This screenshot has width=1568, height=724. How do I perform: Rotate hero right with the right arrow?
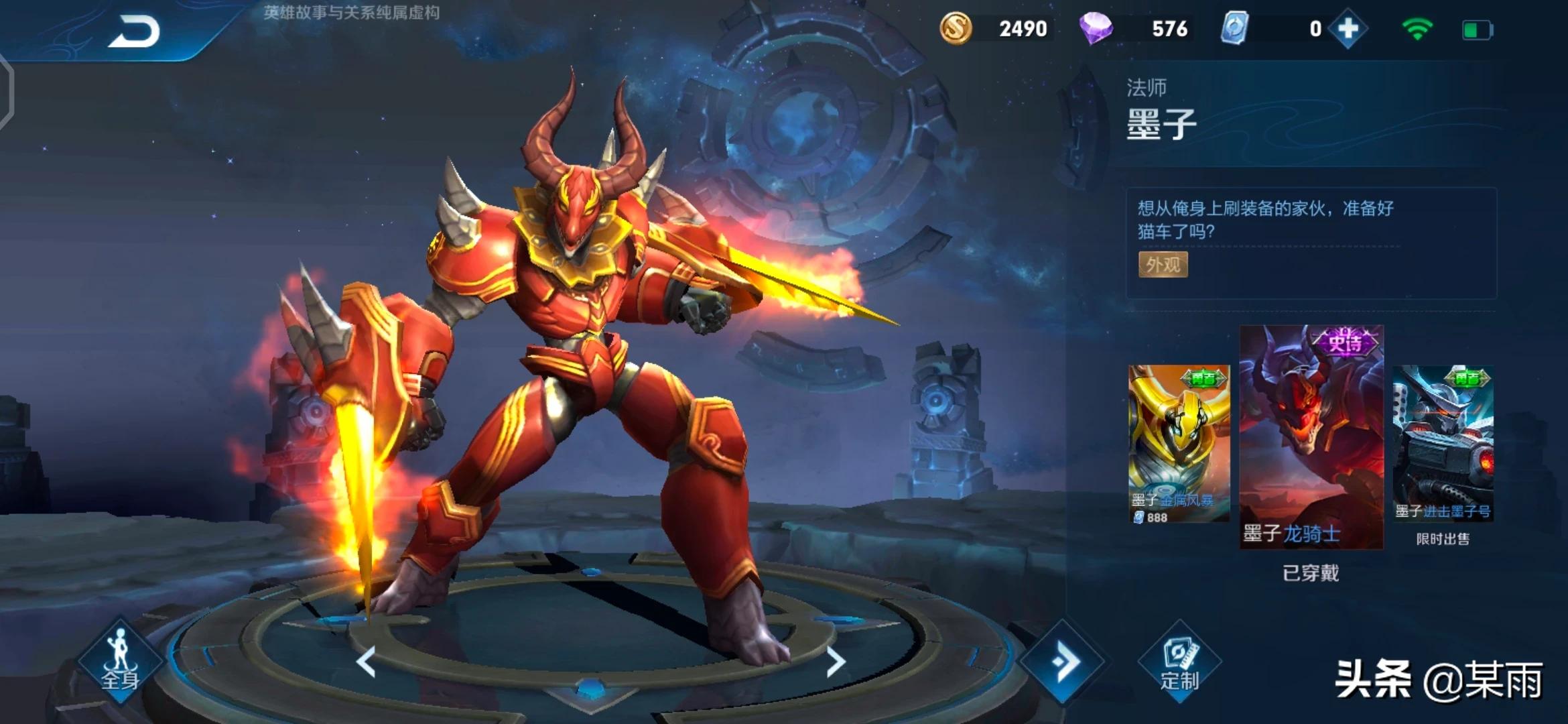pos(836,662)
